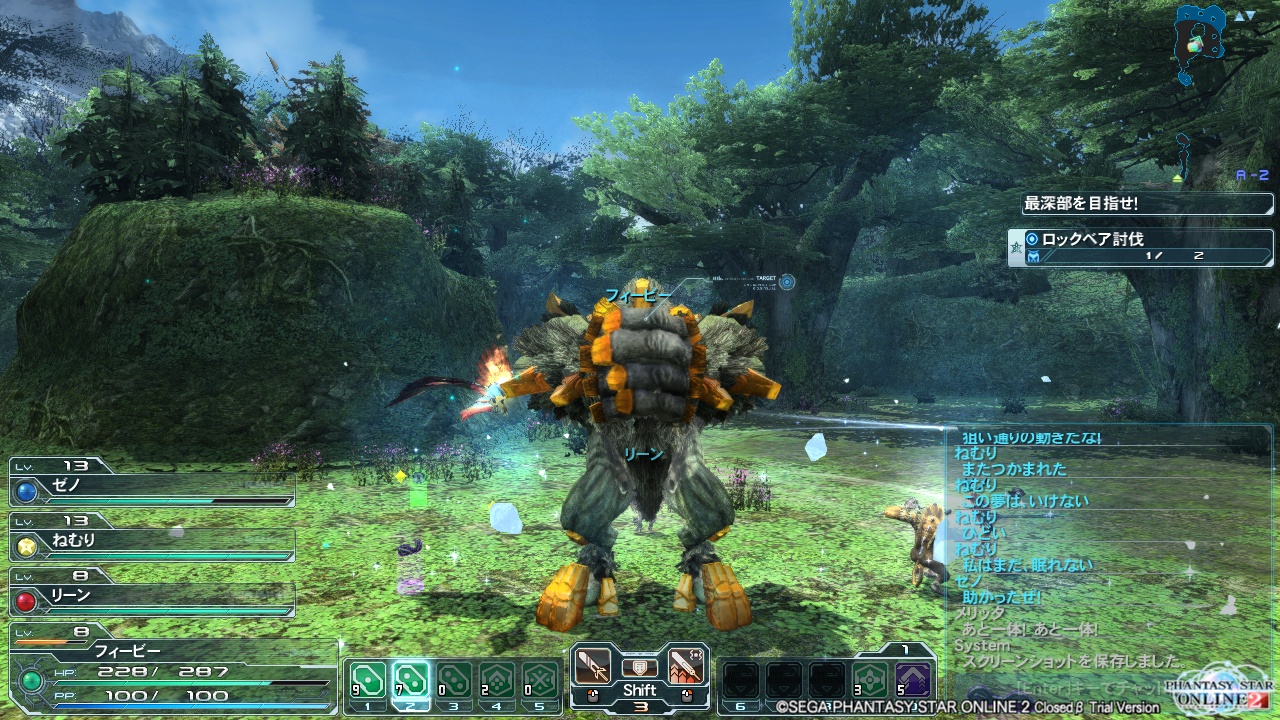This screenshot has width=1280, height=720.
Task: Select party member ねむり in the party list
Action: 152,545
